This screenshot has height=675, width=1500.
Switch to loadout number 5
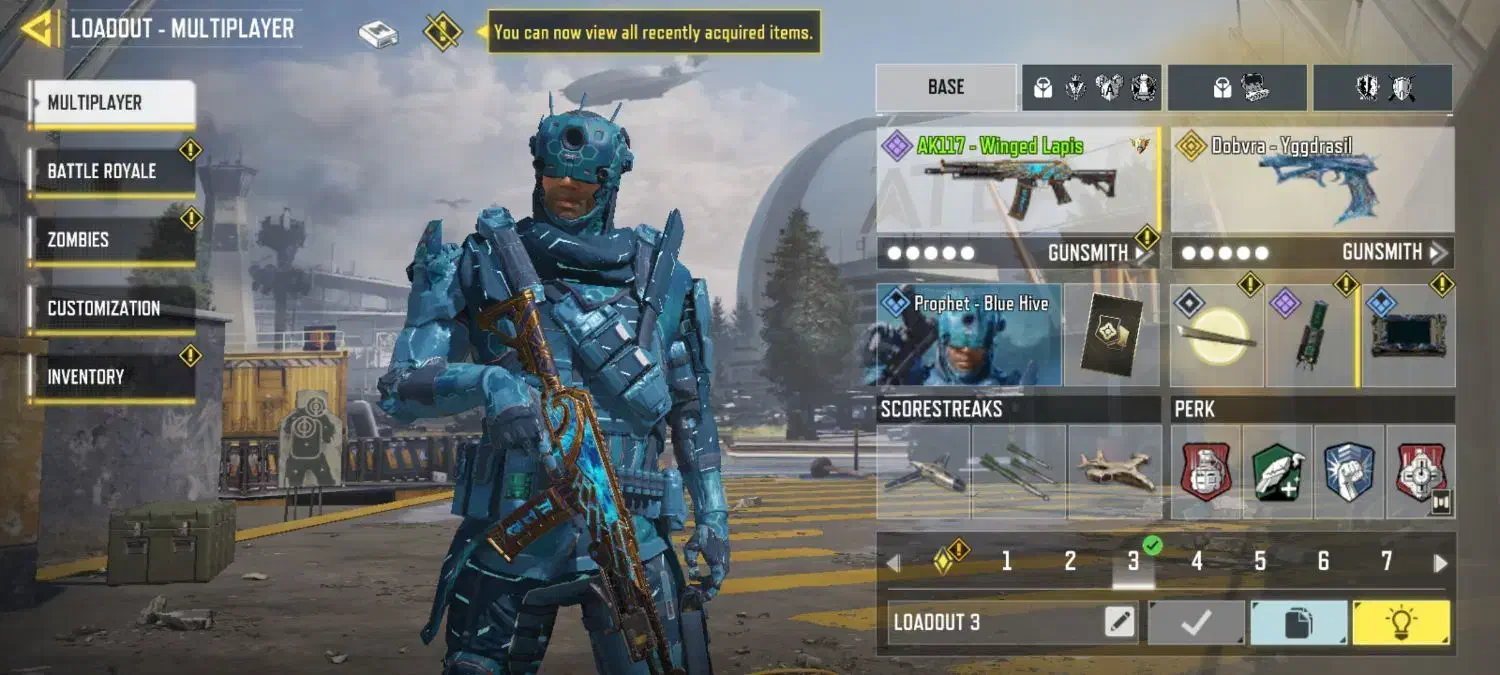click(x=1260, y=562)
